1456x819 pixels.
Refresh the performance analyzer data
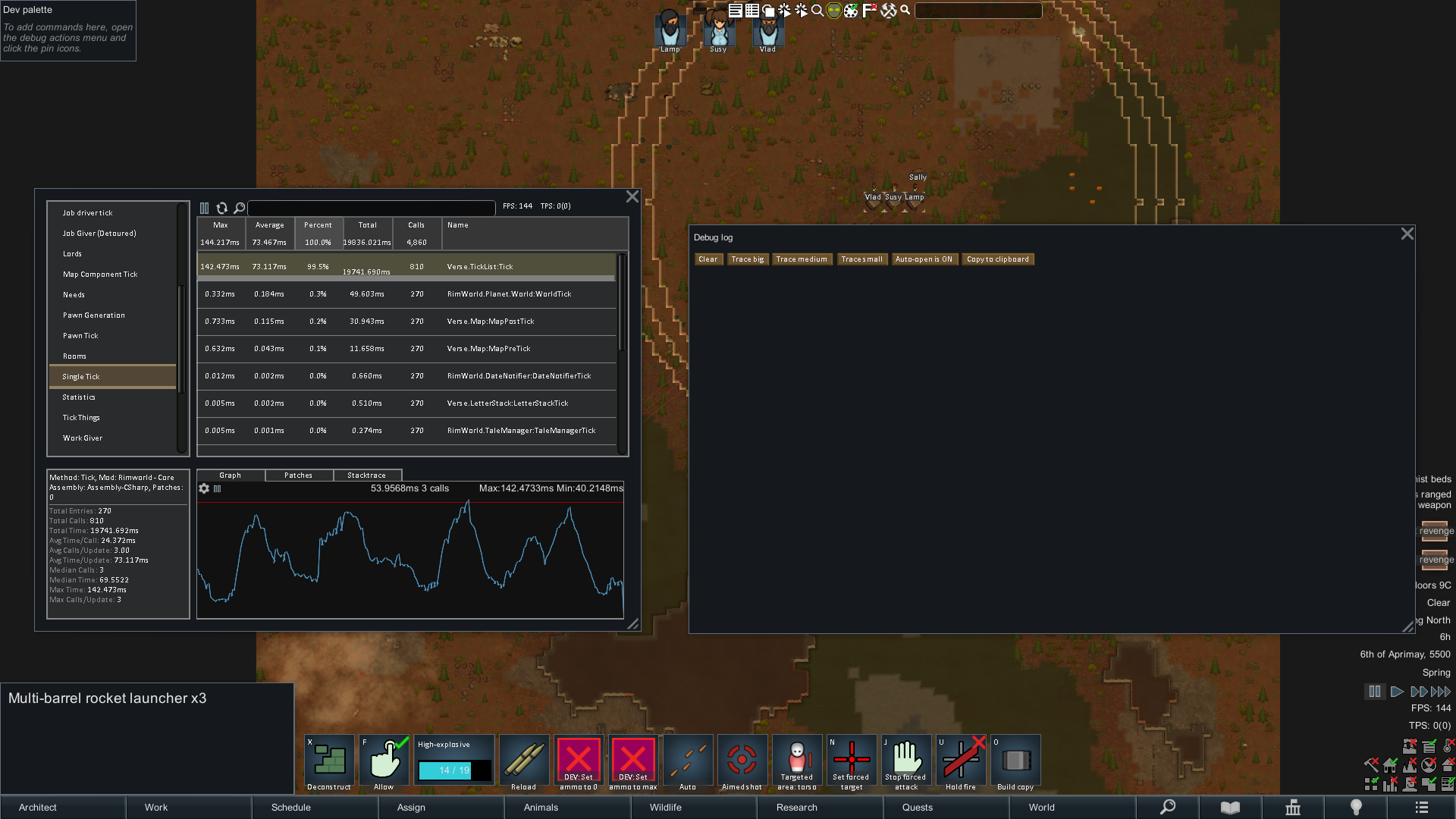click(x=222, y=207)
